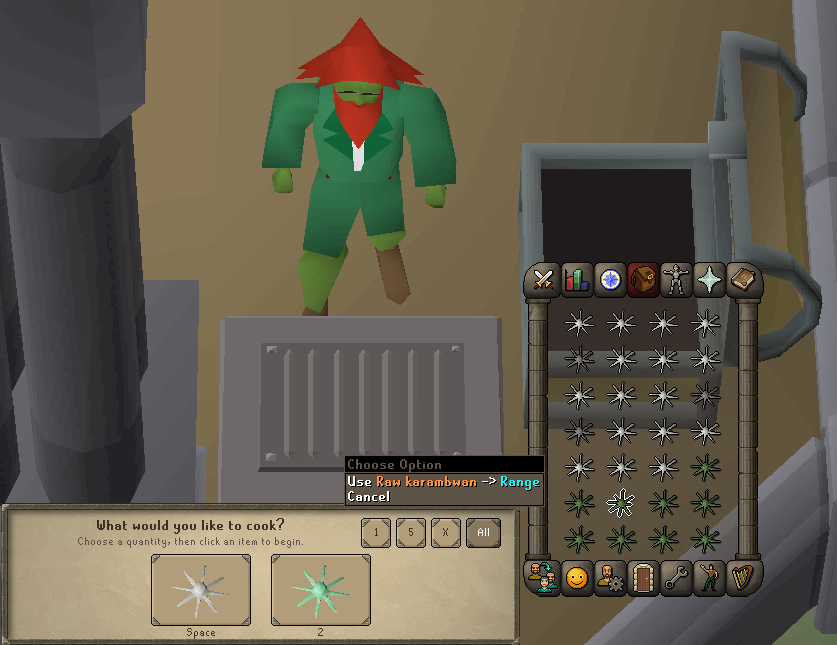Switch to the Prayer star tab
The height and width of the screenshot is (645, 837).
[x=709, y=280]
